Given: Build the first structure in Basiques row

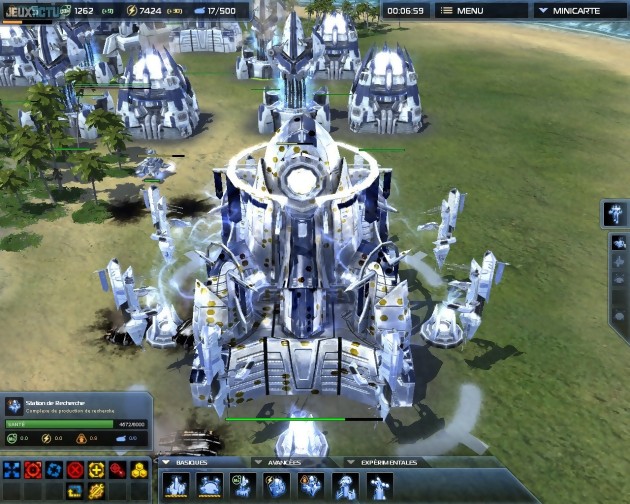Looking at the screenshot, I should 176,485.
